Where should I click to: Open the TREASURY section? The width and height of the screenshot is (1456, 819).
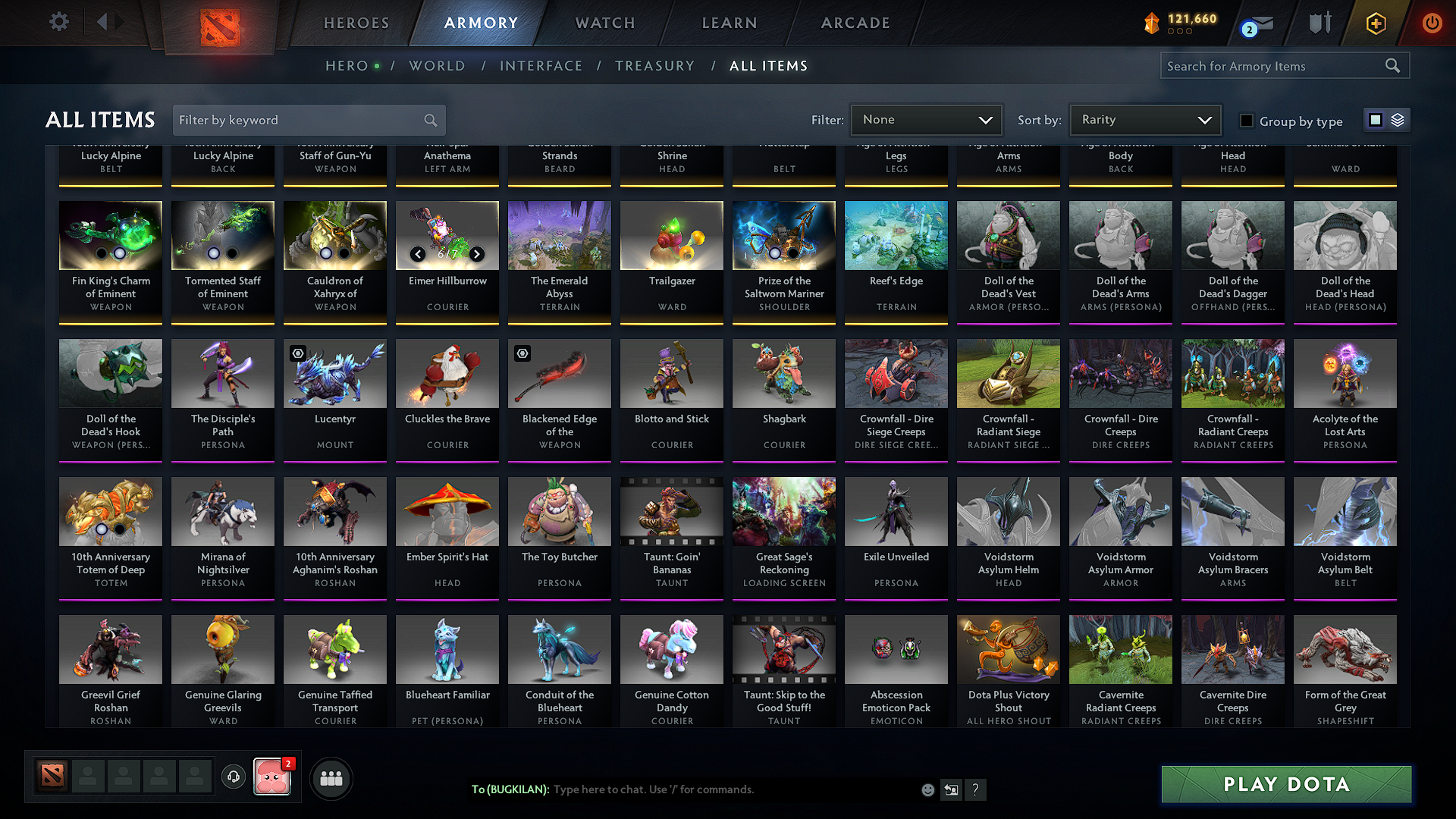655,66
